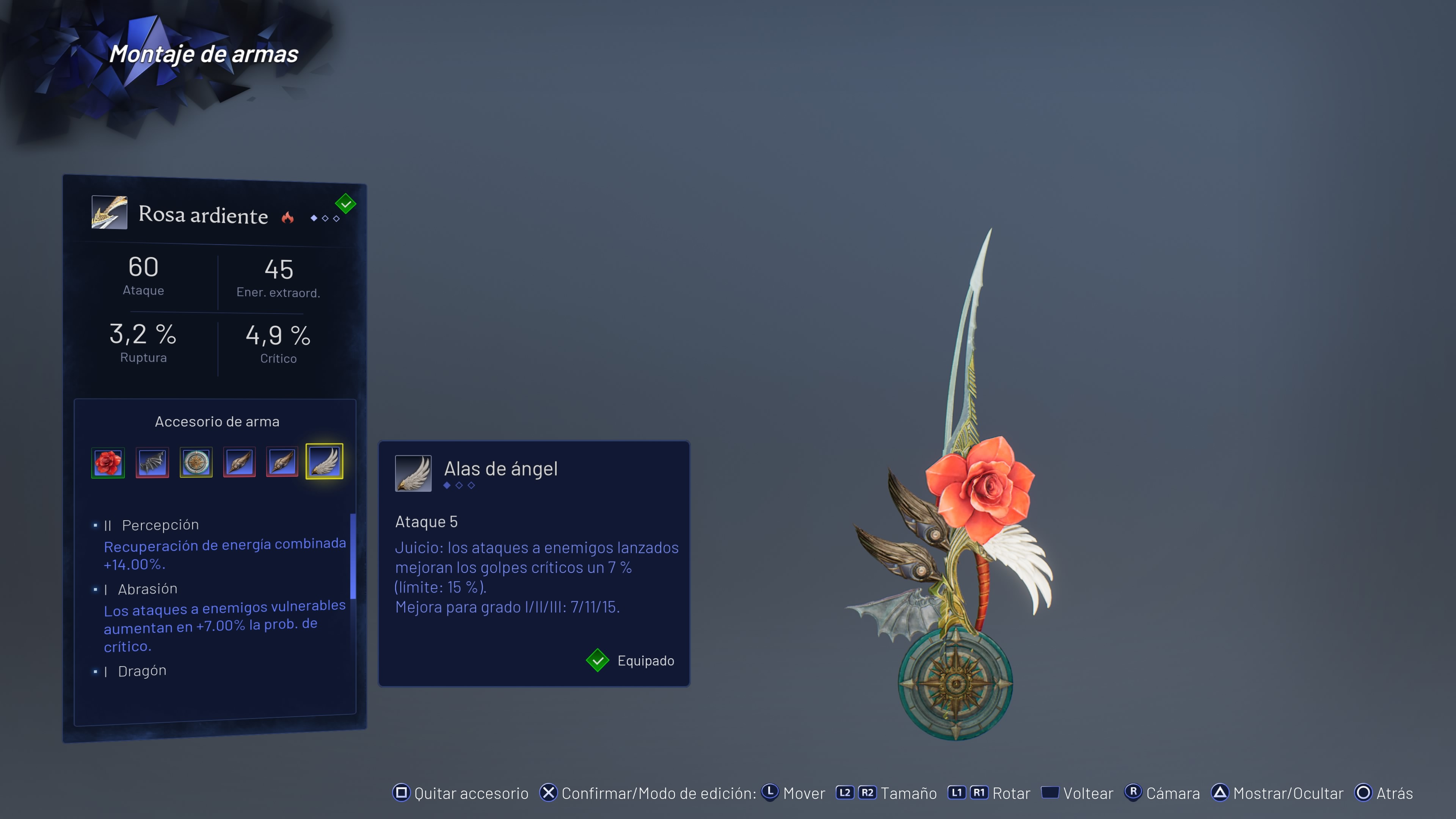
Task: Select the white angel wings accessory slot
Action: [x=325, y=461]
